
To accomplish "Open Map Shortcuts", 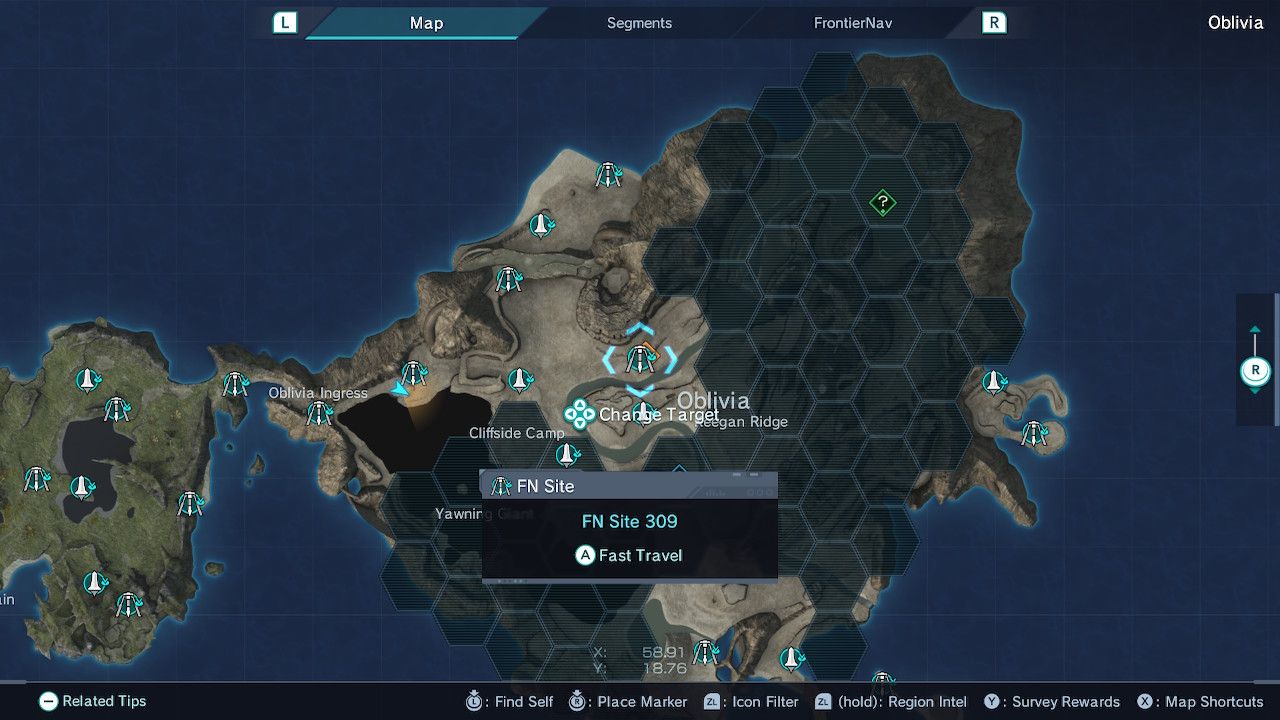I will 1200,702.
